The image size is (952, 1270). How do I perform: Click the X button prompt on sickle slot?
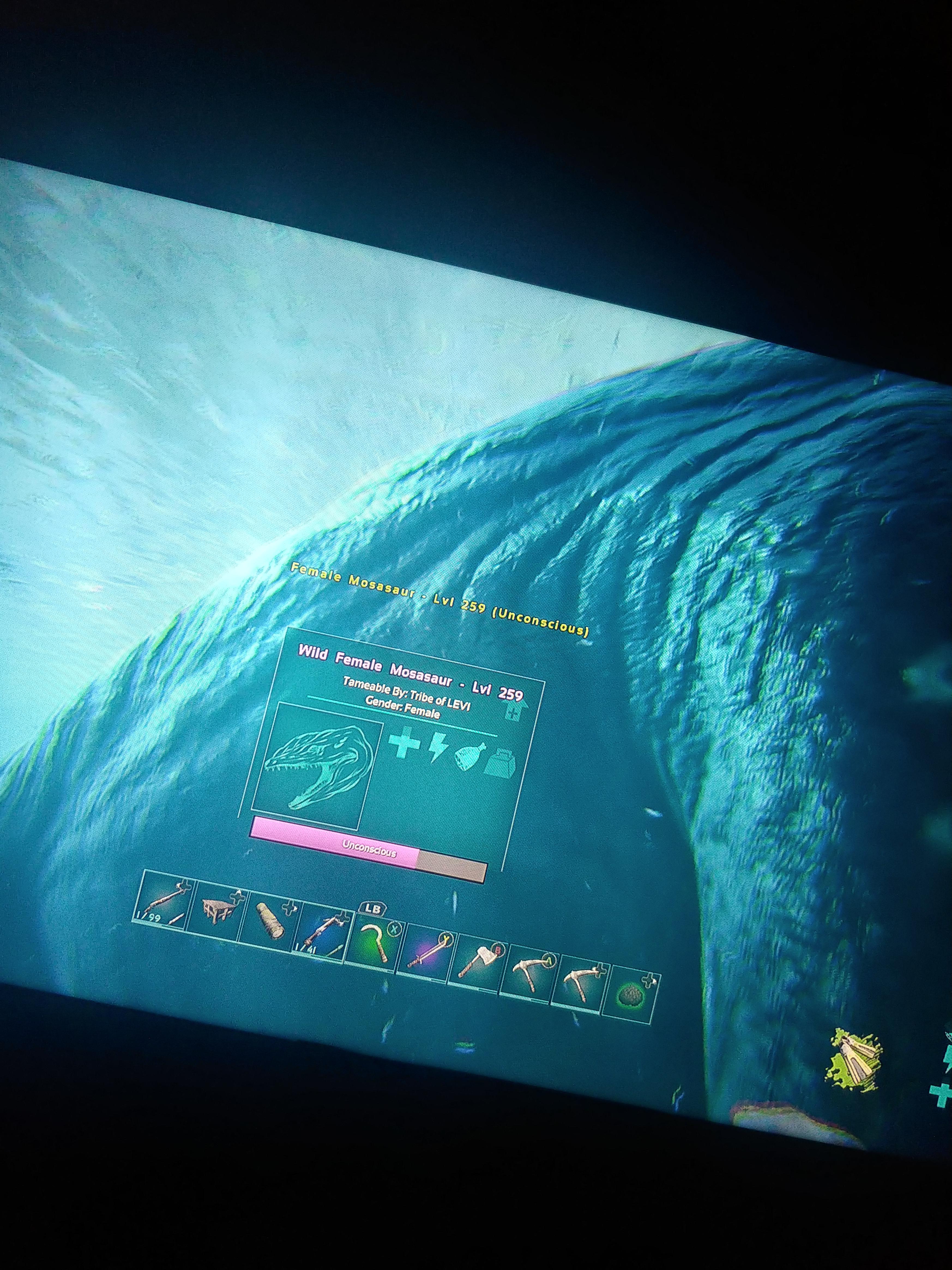[x=394, y=929]
